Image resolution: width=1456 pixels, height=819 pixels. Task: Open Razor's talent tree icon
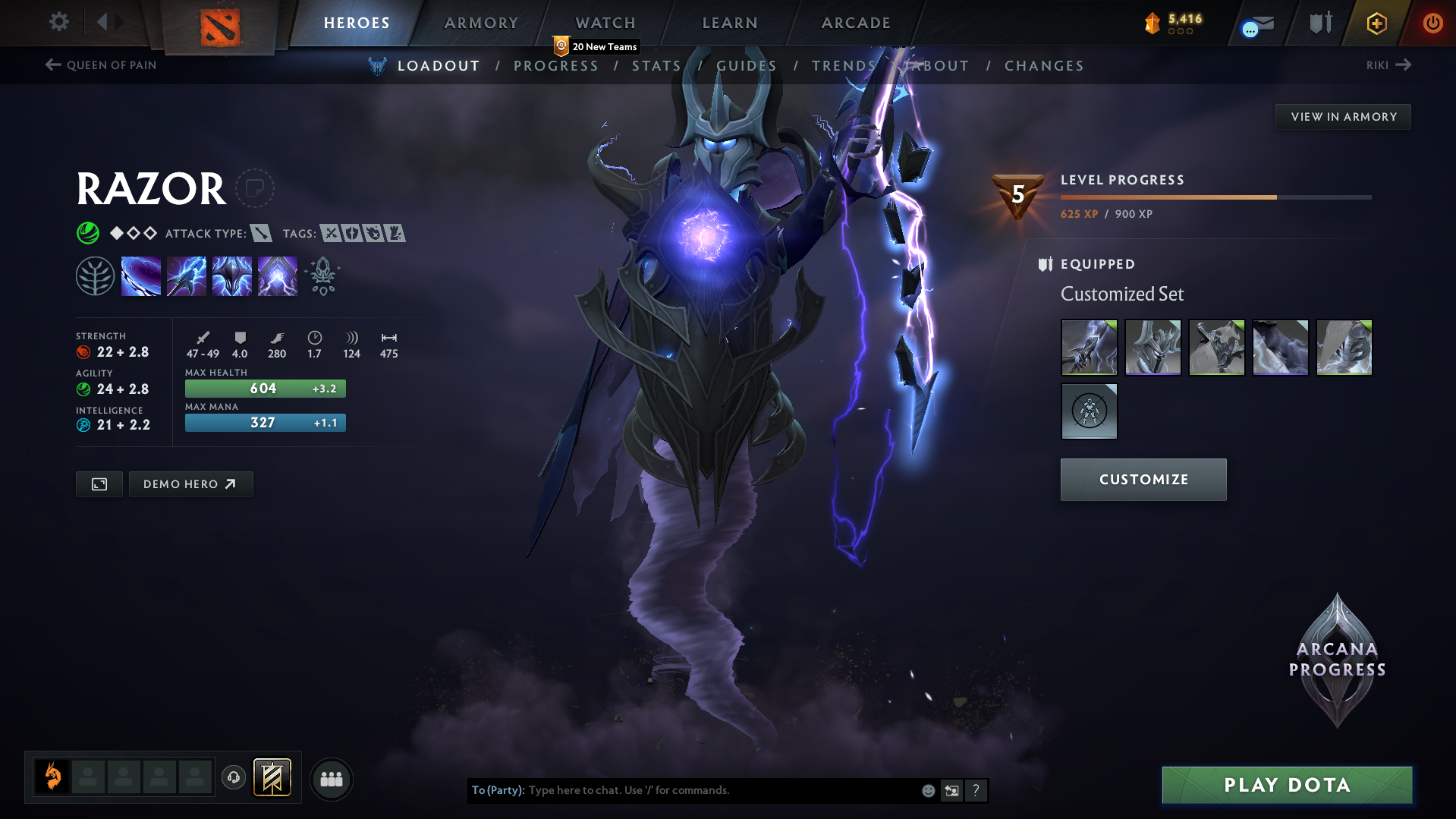point(95,276)
